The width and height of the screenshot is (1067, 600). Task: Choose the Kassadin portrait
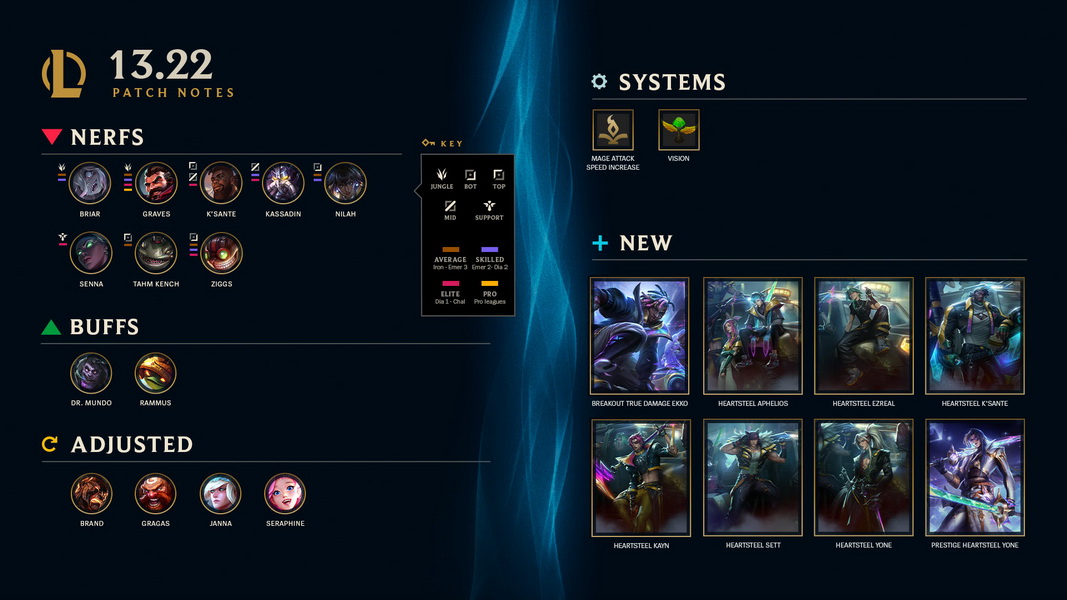coord(283,183)
